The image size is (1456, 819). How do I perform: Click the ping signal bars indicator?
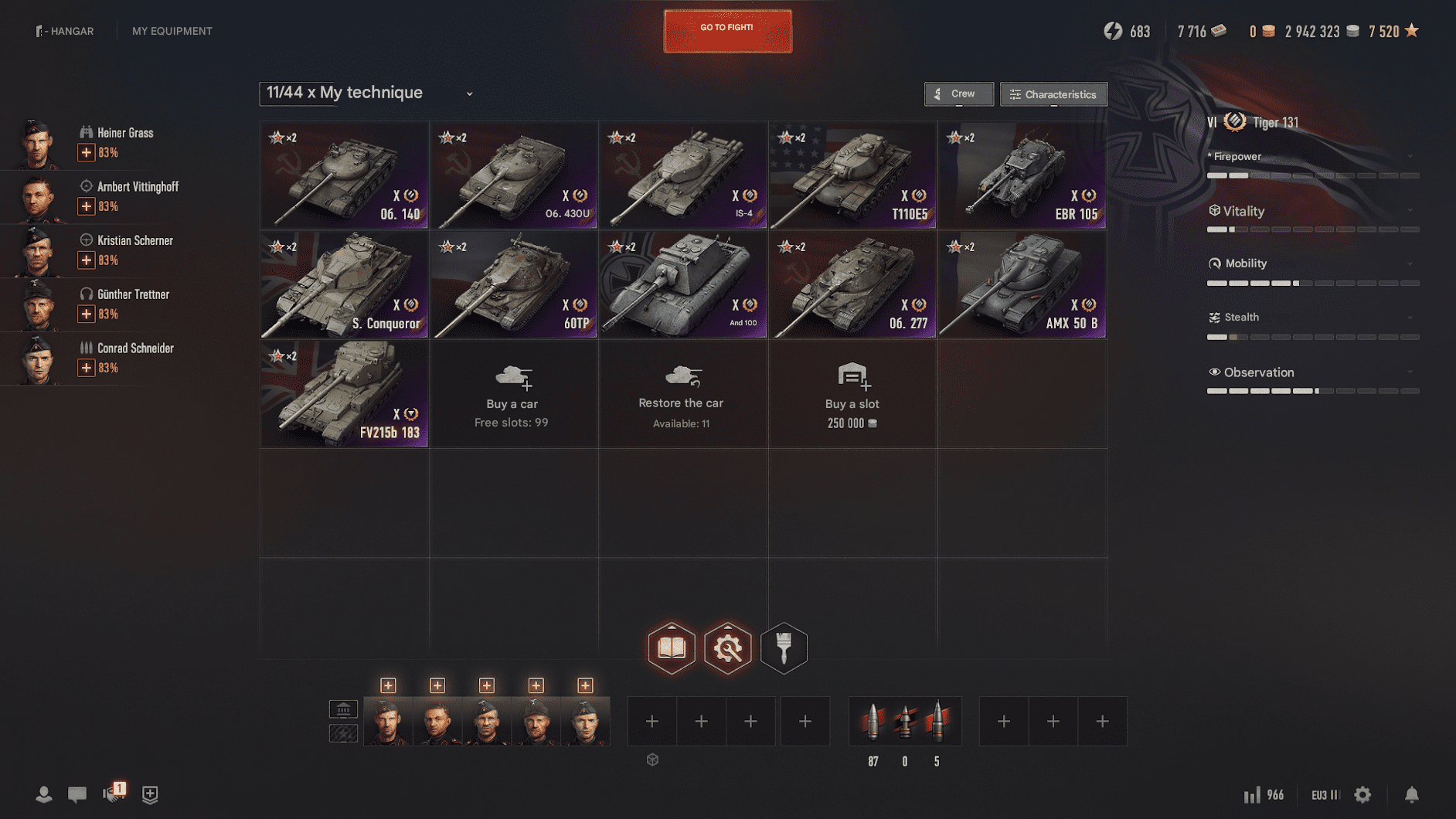click(1252, 794)
